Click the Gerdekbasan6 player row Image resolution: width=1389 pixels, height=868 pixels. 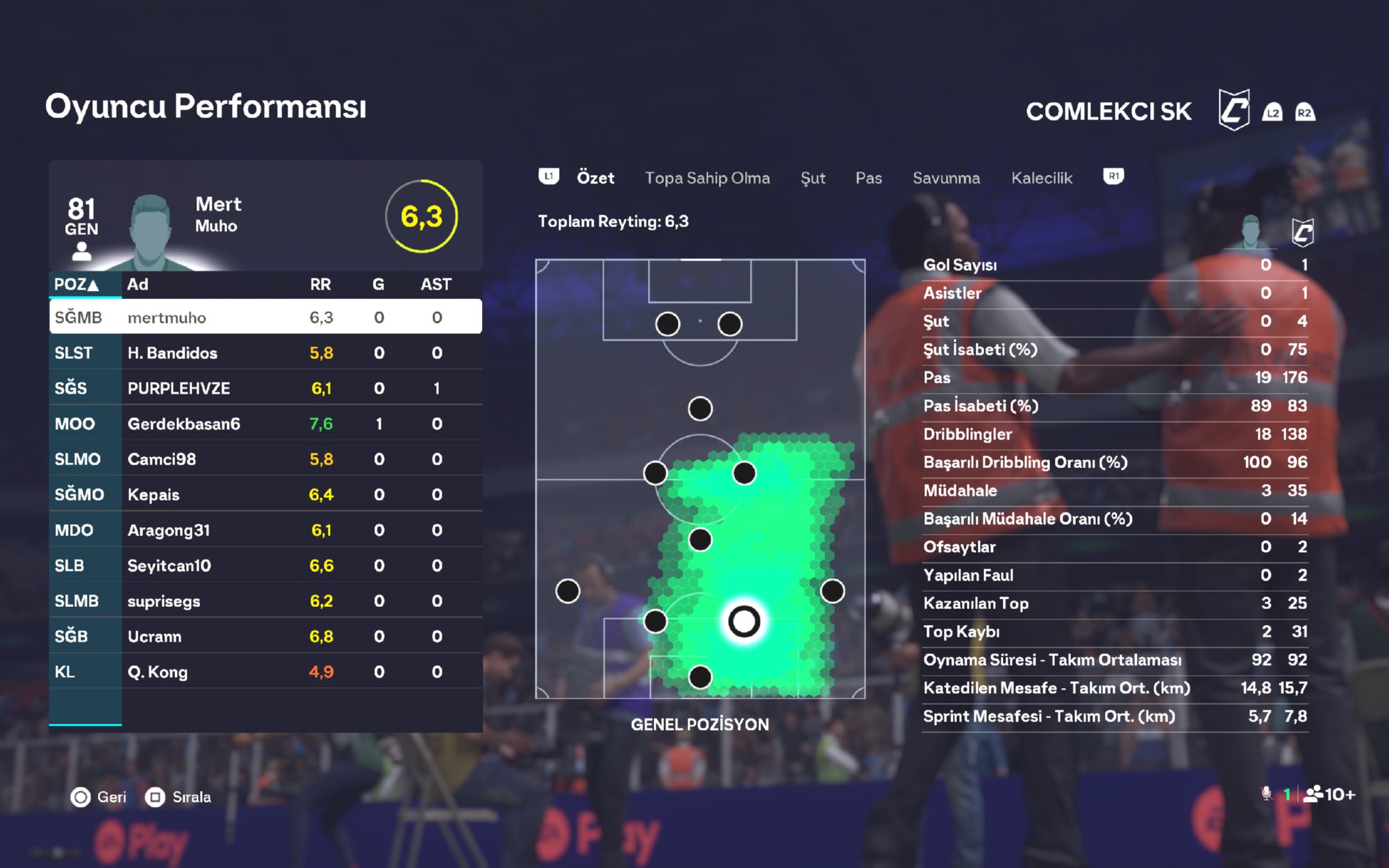point(265,424)
